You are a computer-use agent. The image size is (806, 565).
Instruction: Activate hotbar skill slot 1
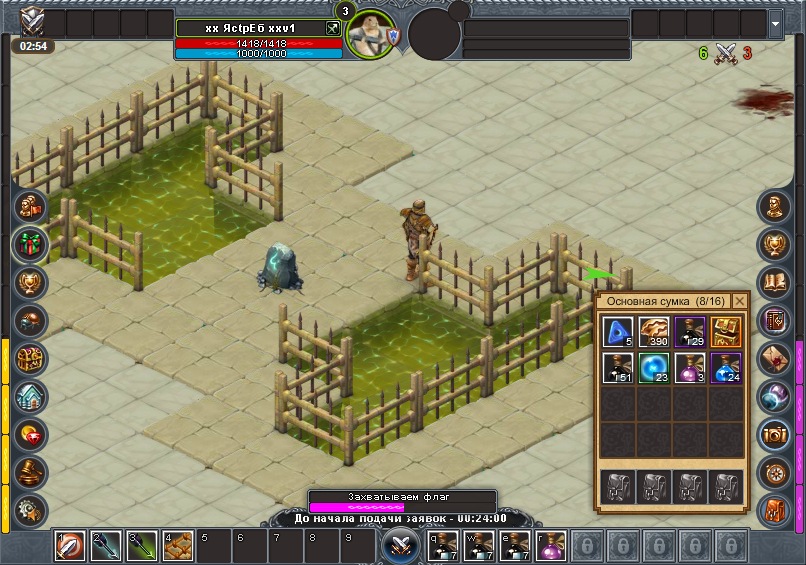pos(70,545)
